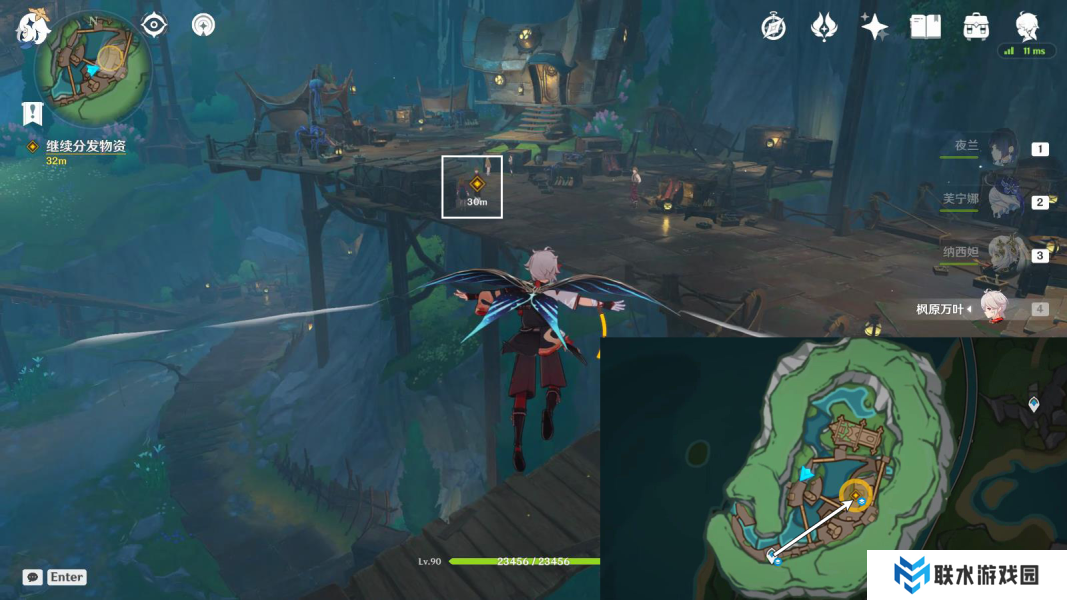Activate the elemental sight eye icon

(x=154, y=25)
